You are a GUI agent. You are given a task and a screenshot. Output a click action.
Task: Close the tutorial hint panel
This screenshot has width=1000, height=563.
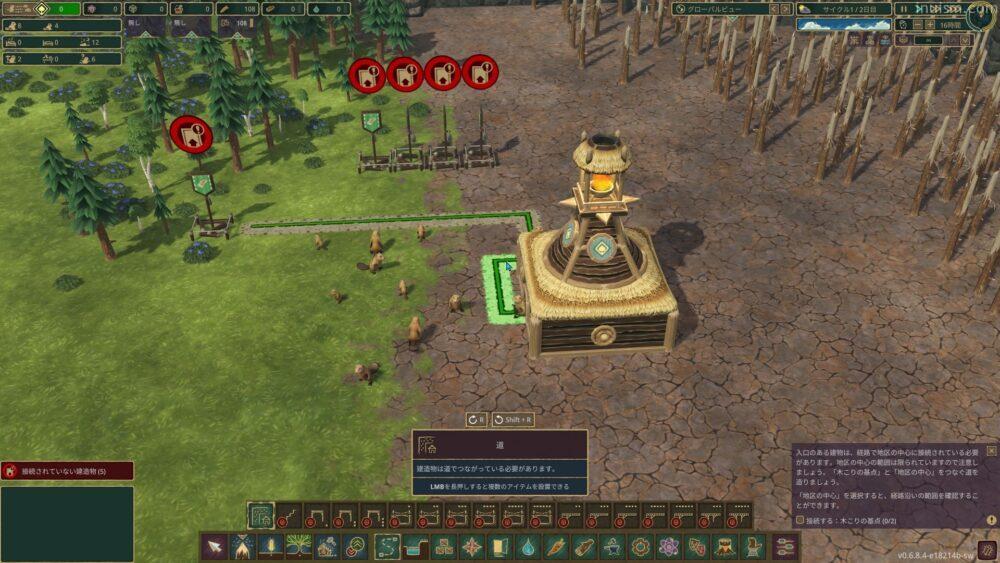point(991,451)
